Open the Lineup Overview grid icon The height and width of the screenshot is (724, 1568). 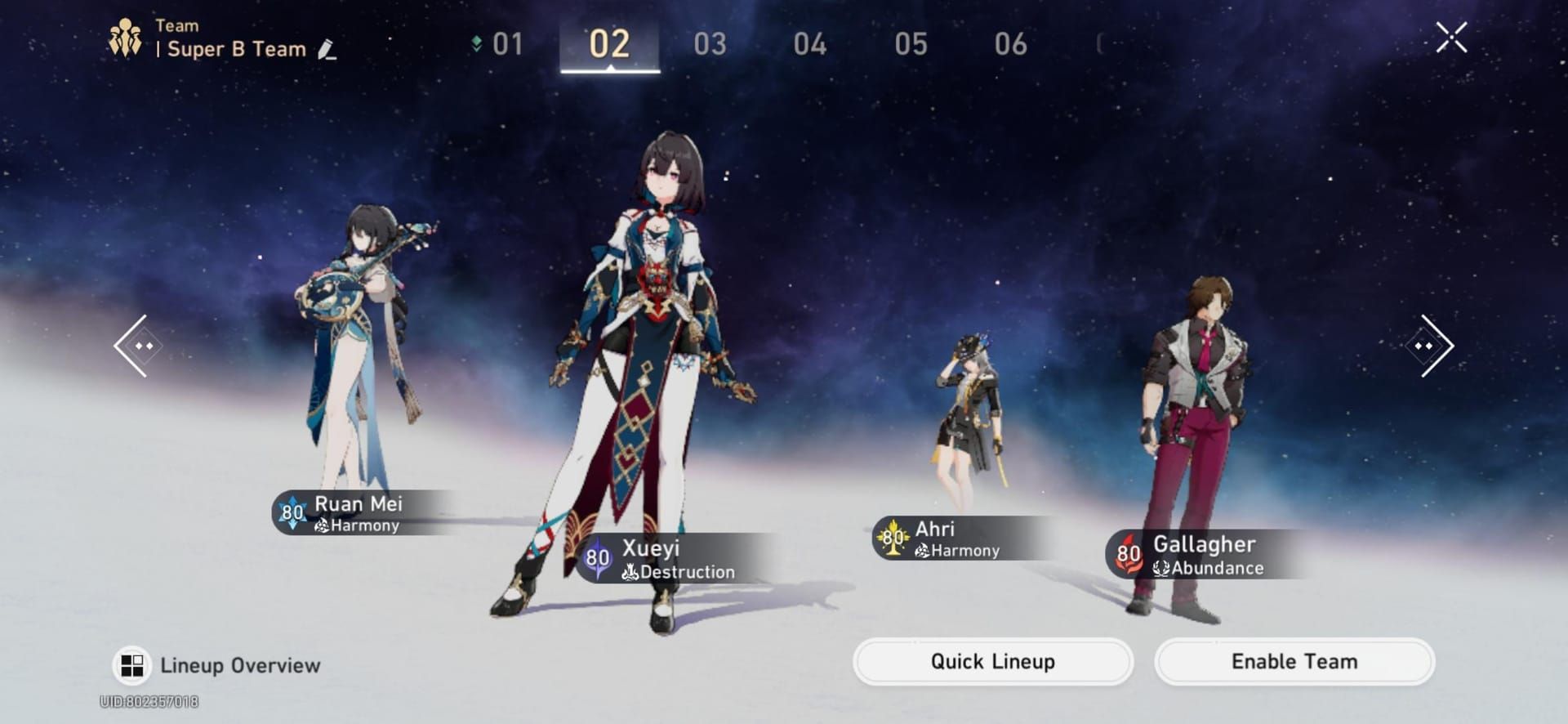click(131, 664)
